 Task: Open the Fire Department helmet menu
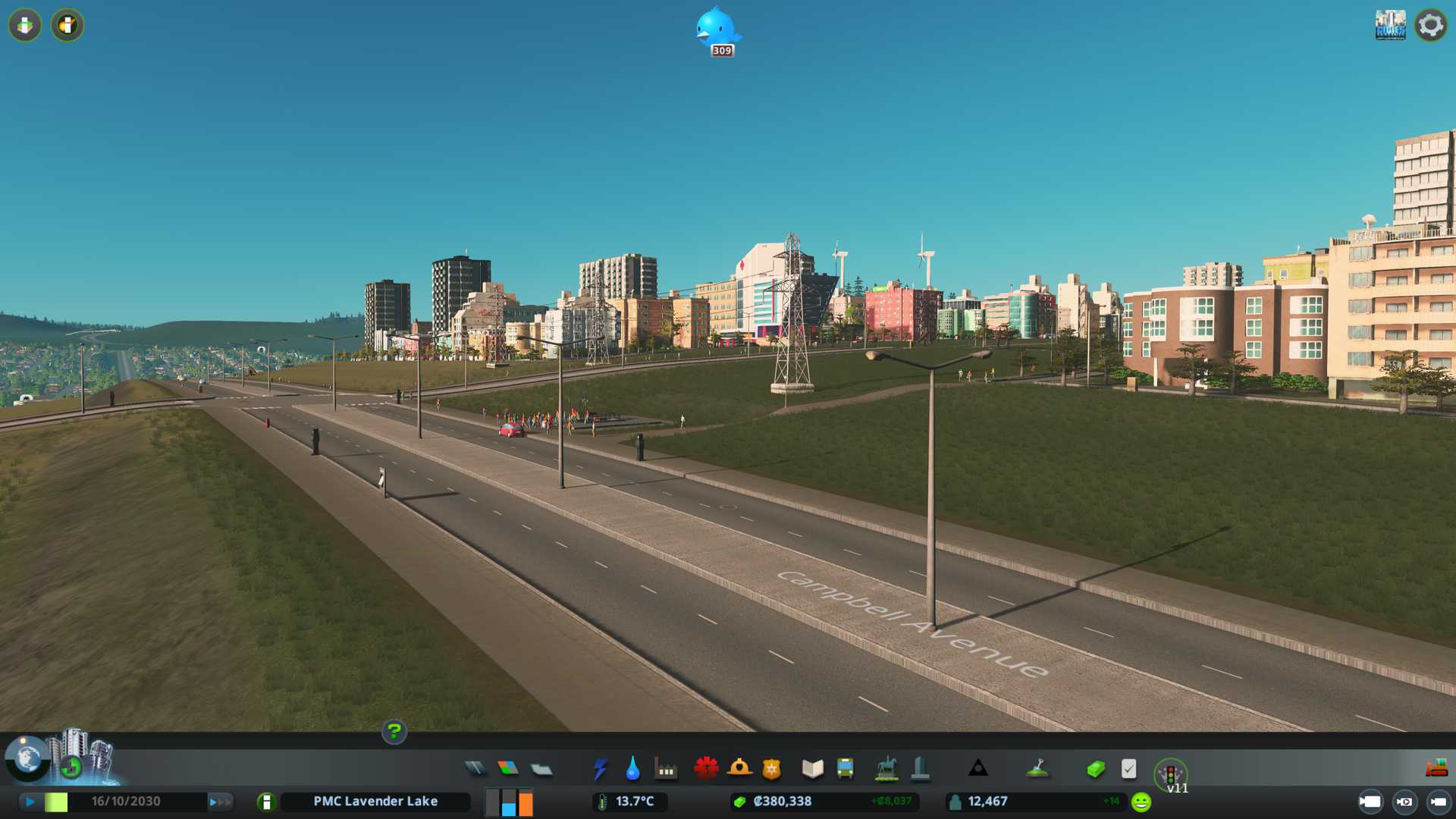click(739, 769)
